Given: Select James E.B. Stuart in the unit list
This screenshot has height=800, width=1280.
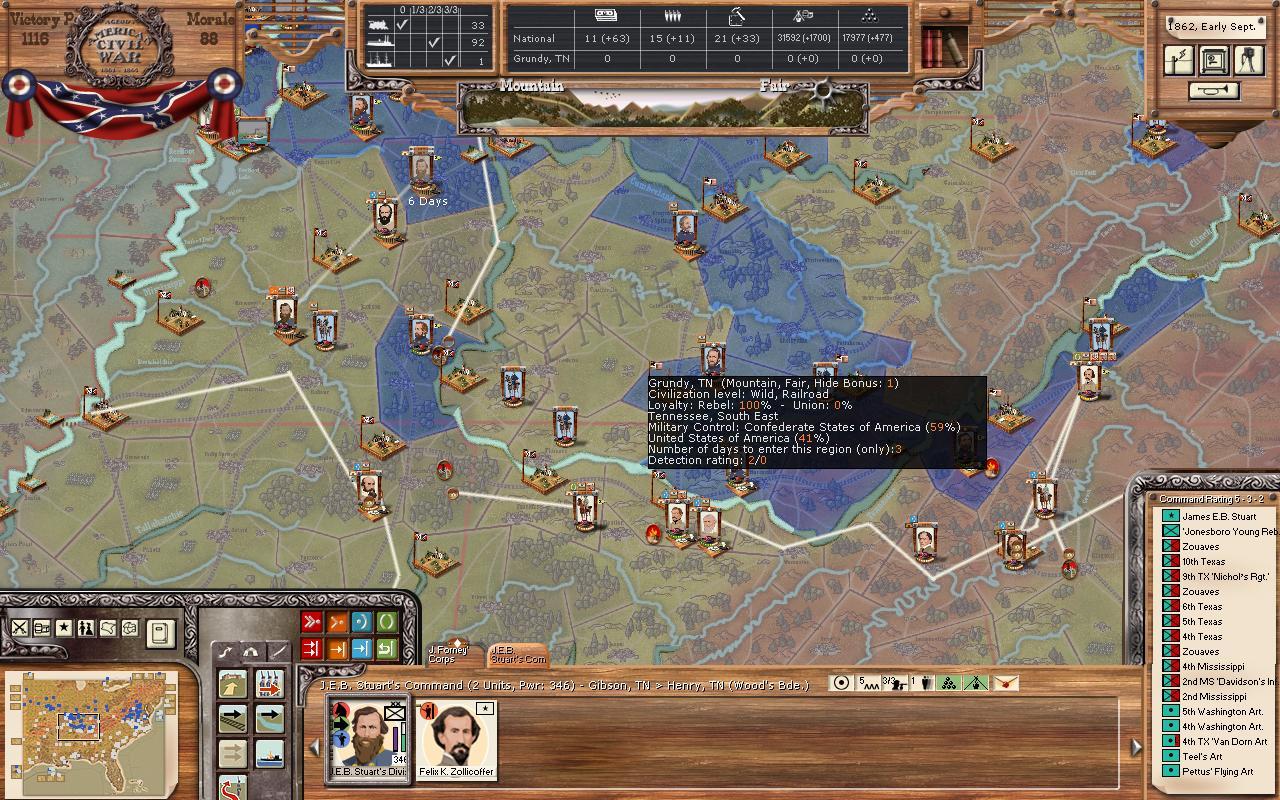Looking at the screenshot, I should 1218,516.
